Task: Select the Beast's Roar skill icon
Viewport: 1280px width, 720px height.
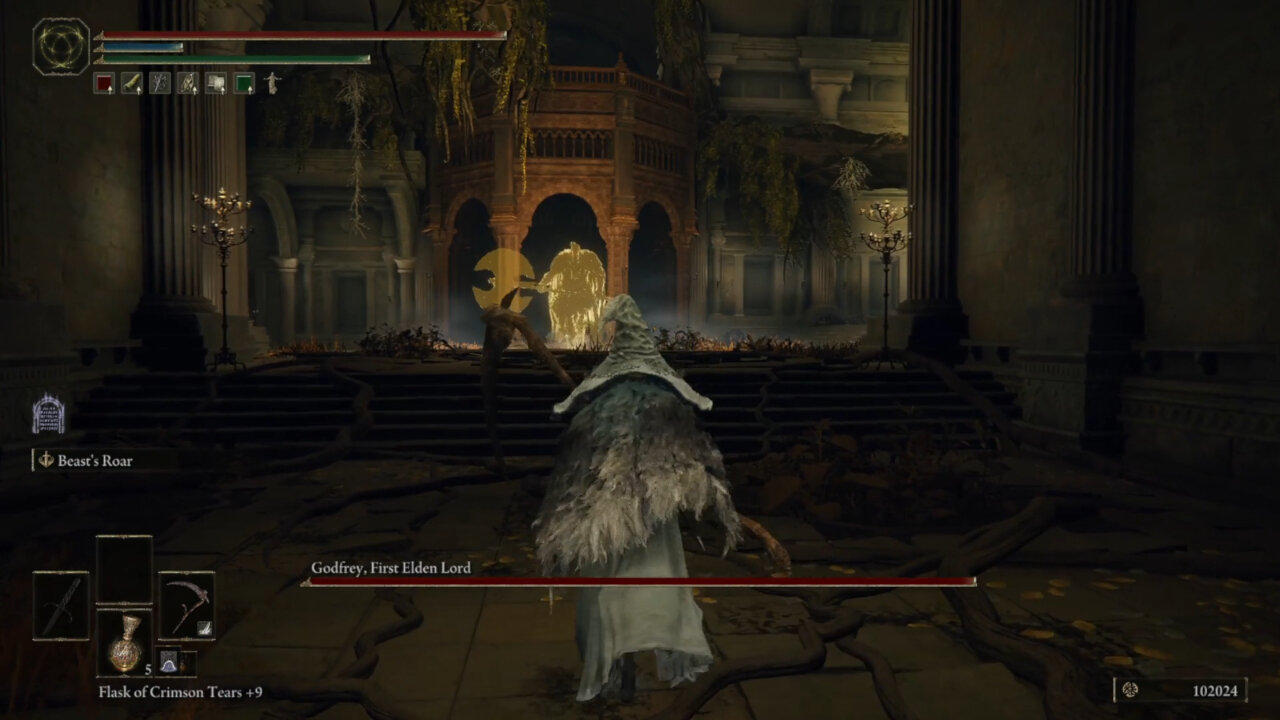Action: (x=46, y=460)
